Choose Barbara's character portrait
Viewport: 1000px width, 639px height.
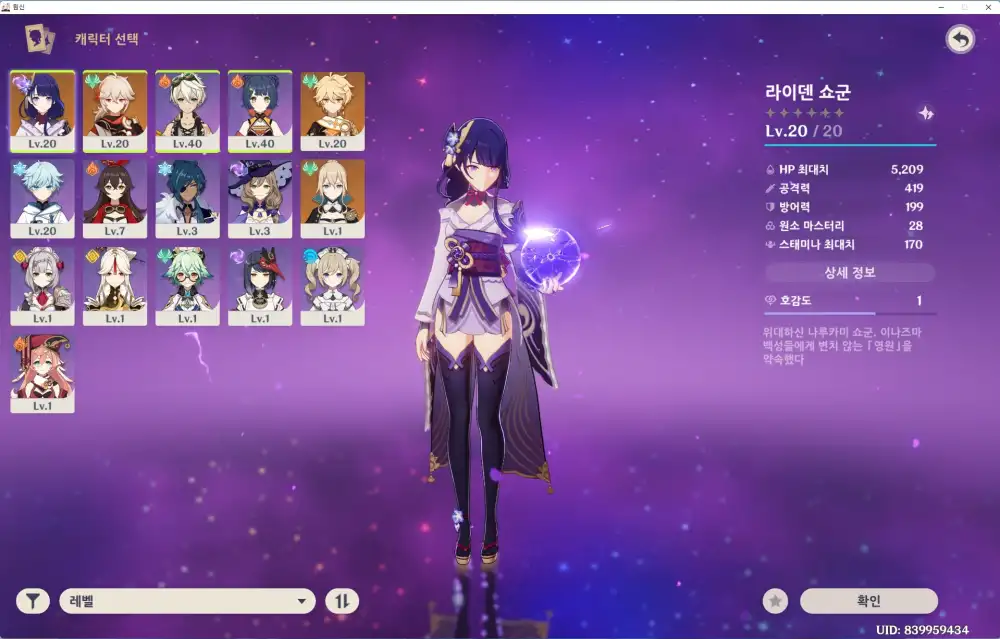pyautogui.click(x=332, y=285)
